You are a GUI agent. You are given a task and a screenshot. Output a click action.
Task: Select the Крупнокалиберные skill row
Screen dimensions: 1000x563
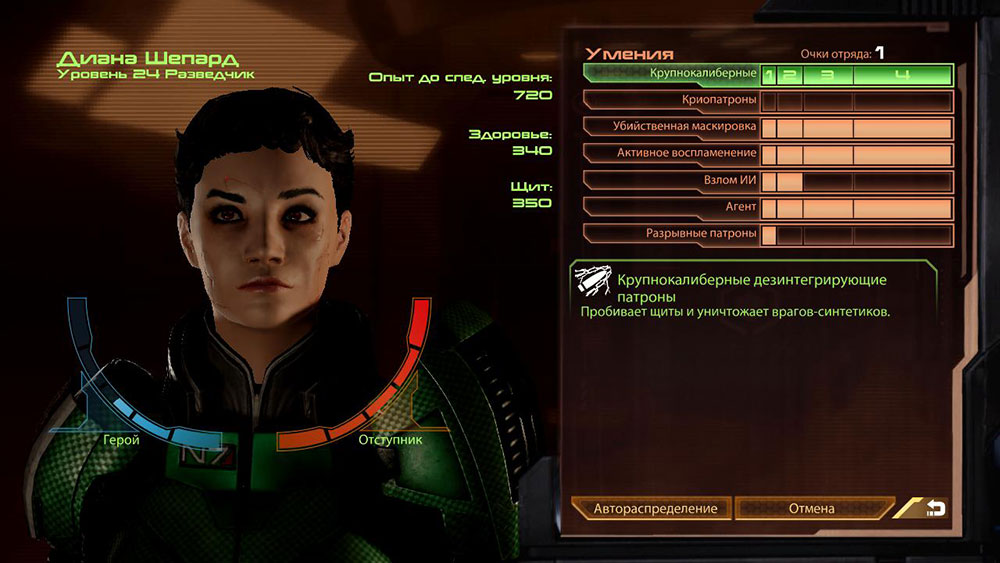[x=700, y=75]
